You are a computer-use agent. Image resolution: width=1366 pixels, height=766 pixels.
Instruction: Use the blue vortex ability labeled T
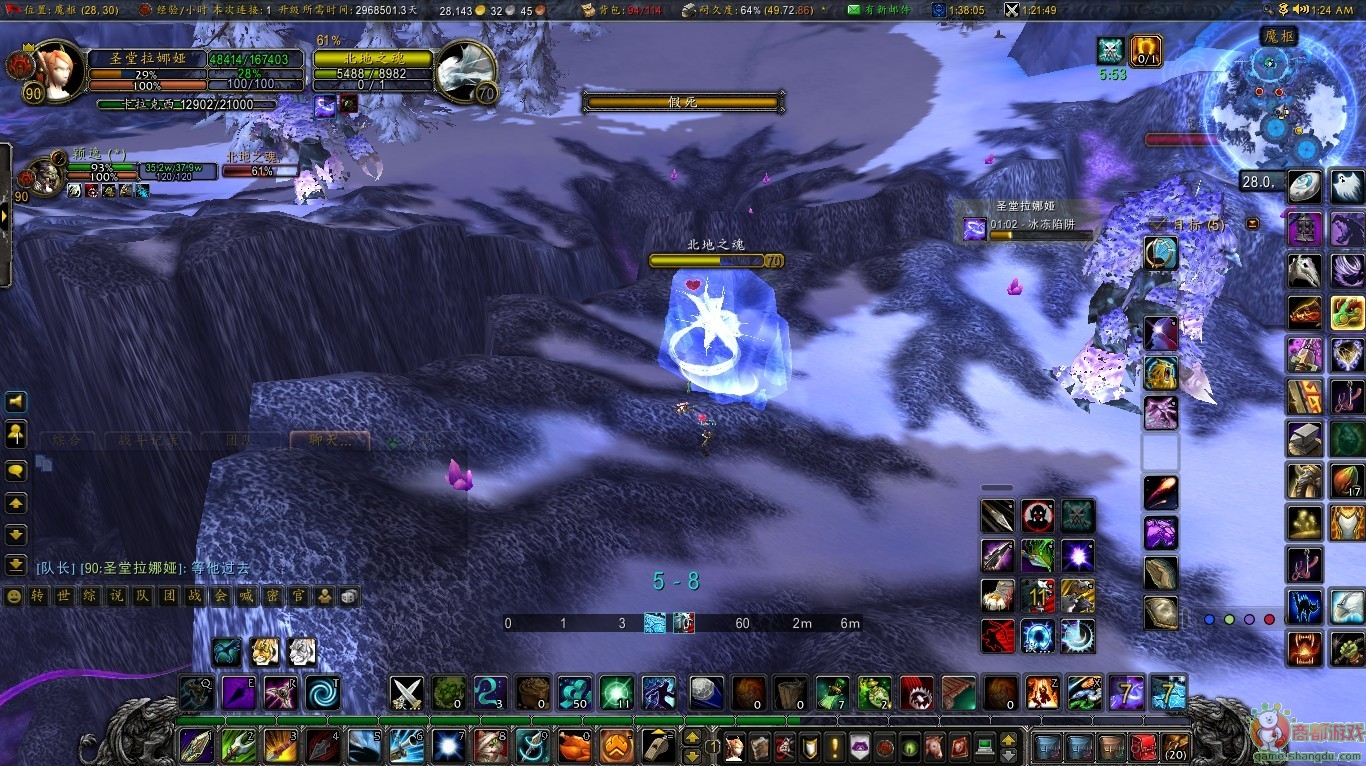click(x=323, y=692)
